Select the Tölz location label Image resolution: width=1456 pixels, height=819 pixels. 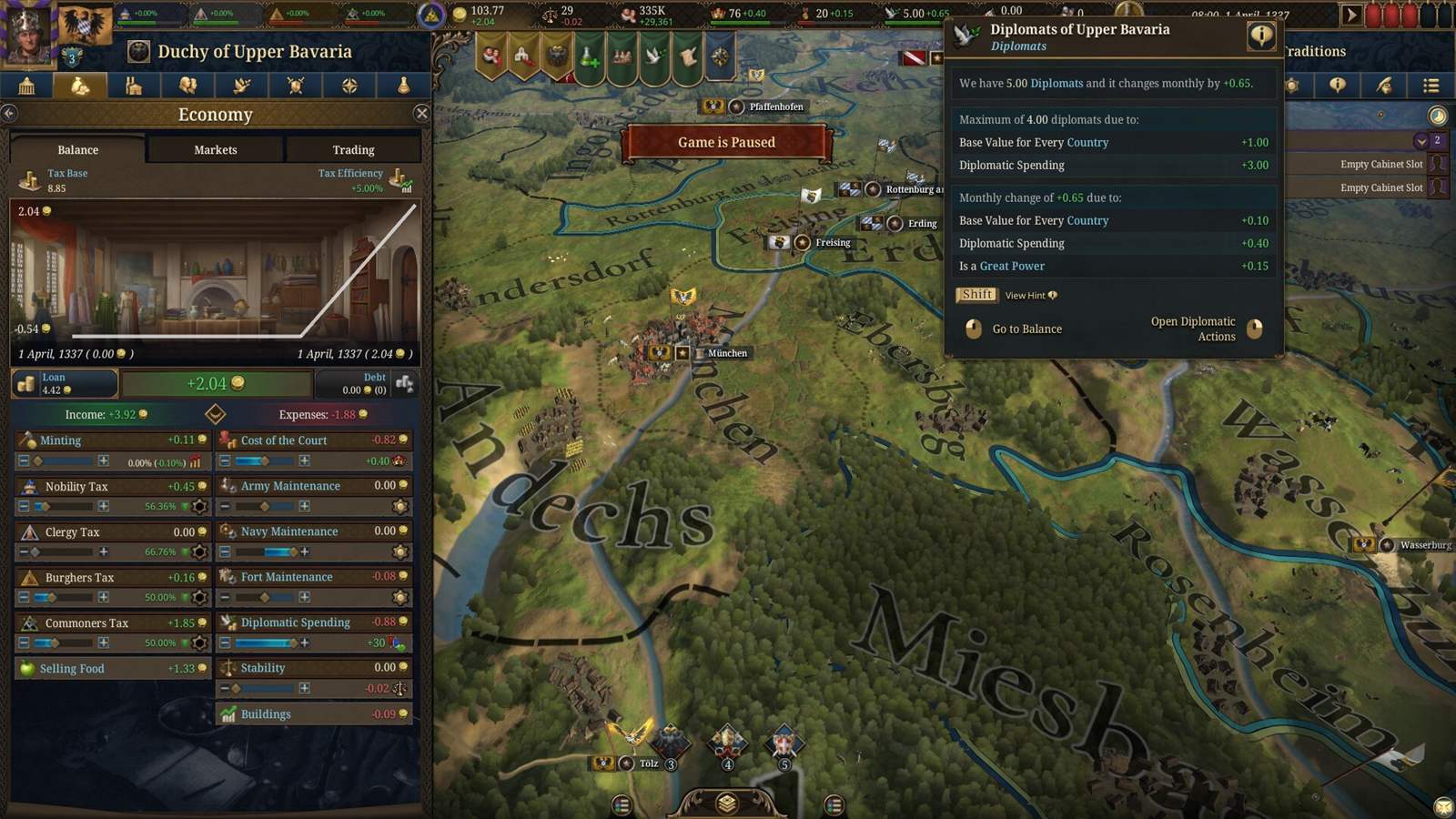coord(648,763)
